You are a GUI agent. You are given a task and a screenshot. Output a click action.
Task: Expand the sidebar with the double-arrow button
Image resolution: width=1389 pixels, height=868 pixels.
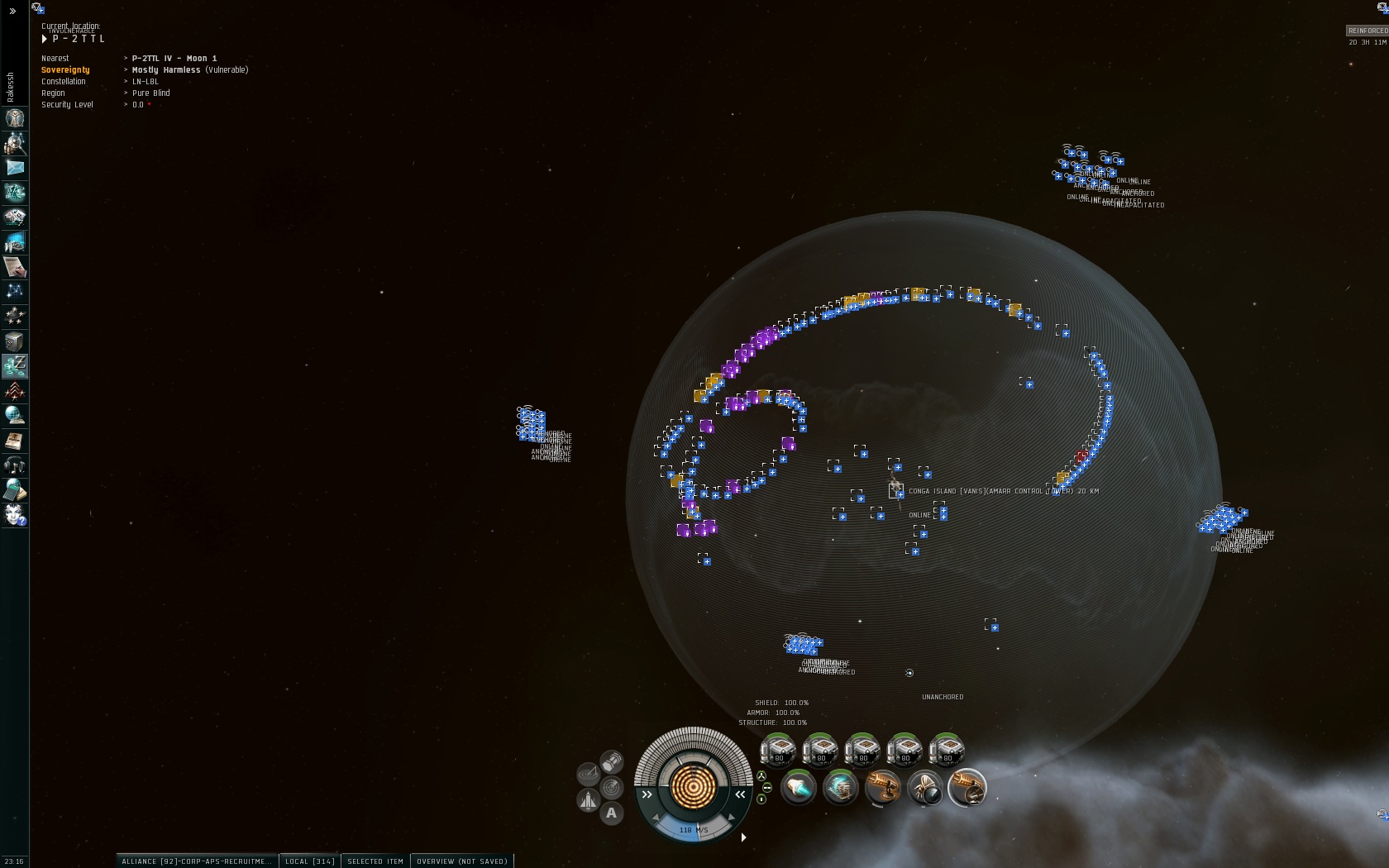[12, 12]
